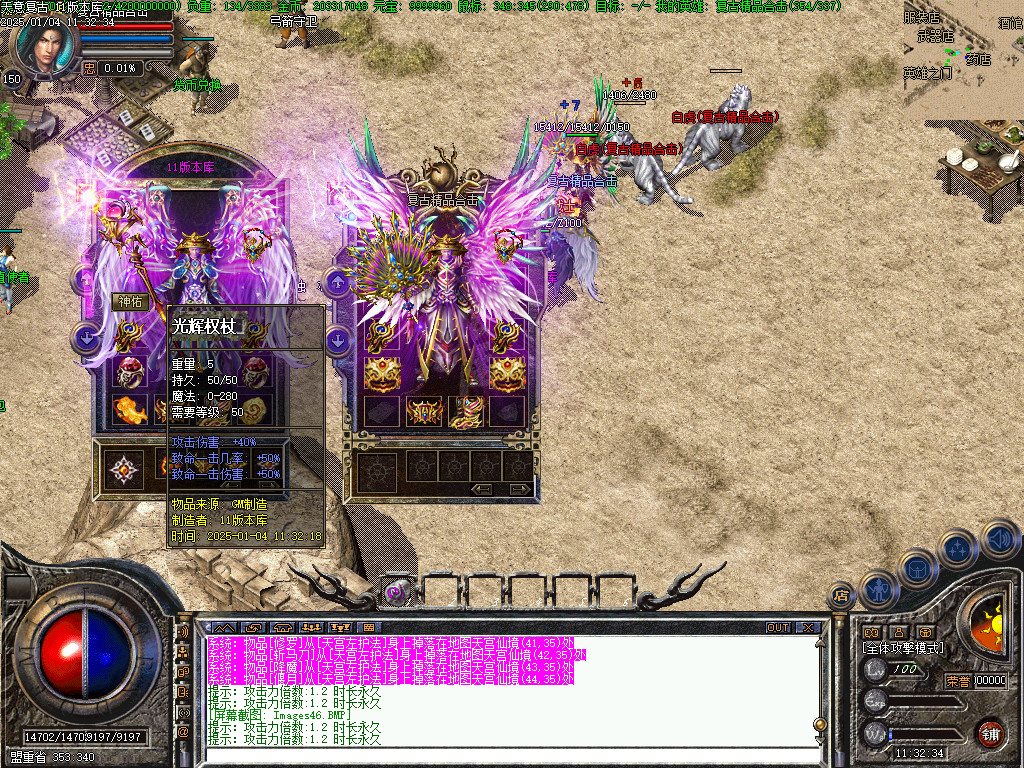The height and width of the screenshot is (768, 1024).
Task: Click the chat message log area
Action: pyautogui.click(x=500, y=692)
